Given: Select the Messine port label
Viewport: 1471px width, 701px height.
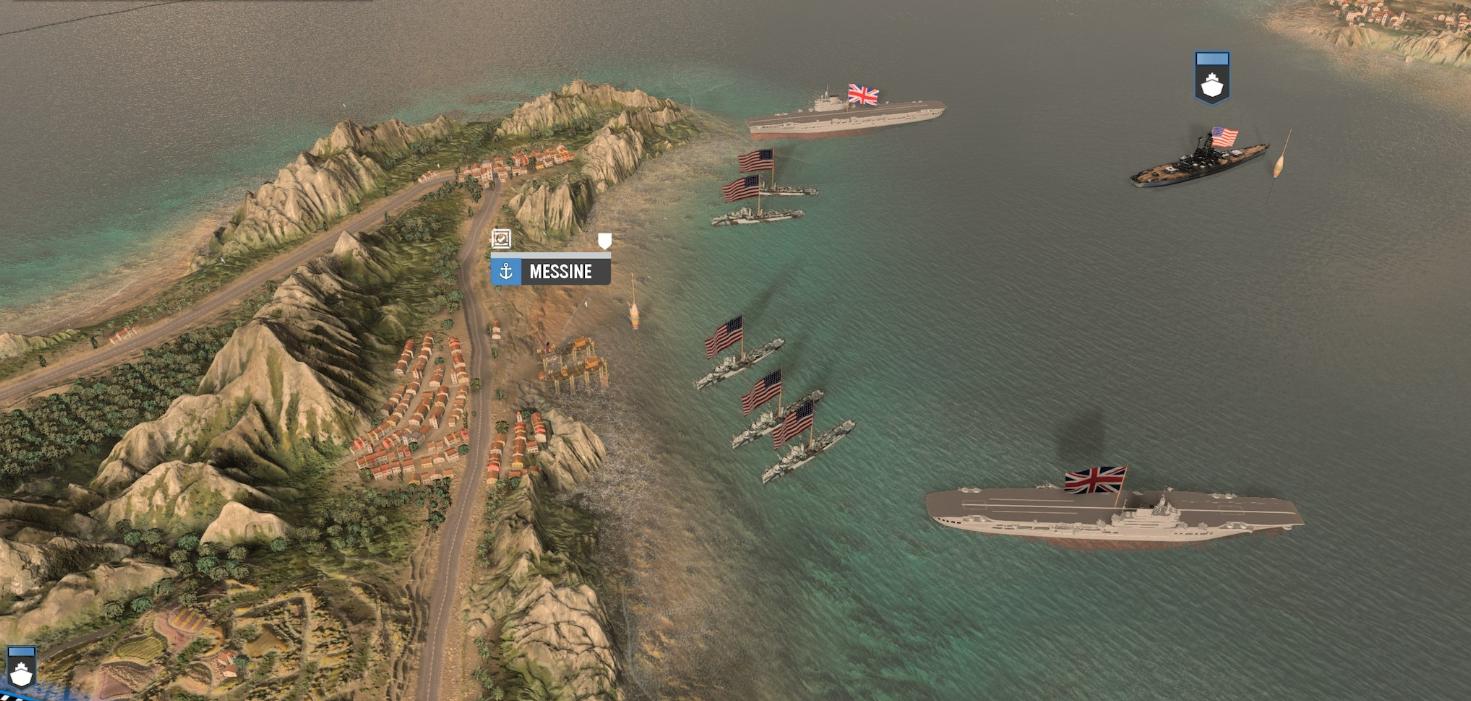Looking at the screenshot, I should 551,271.
